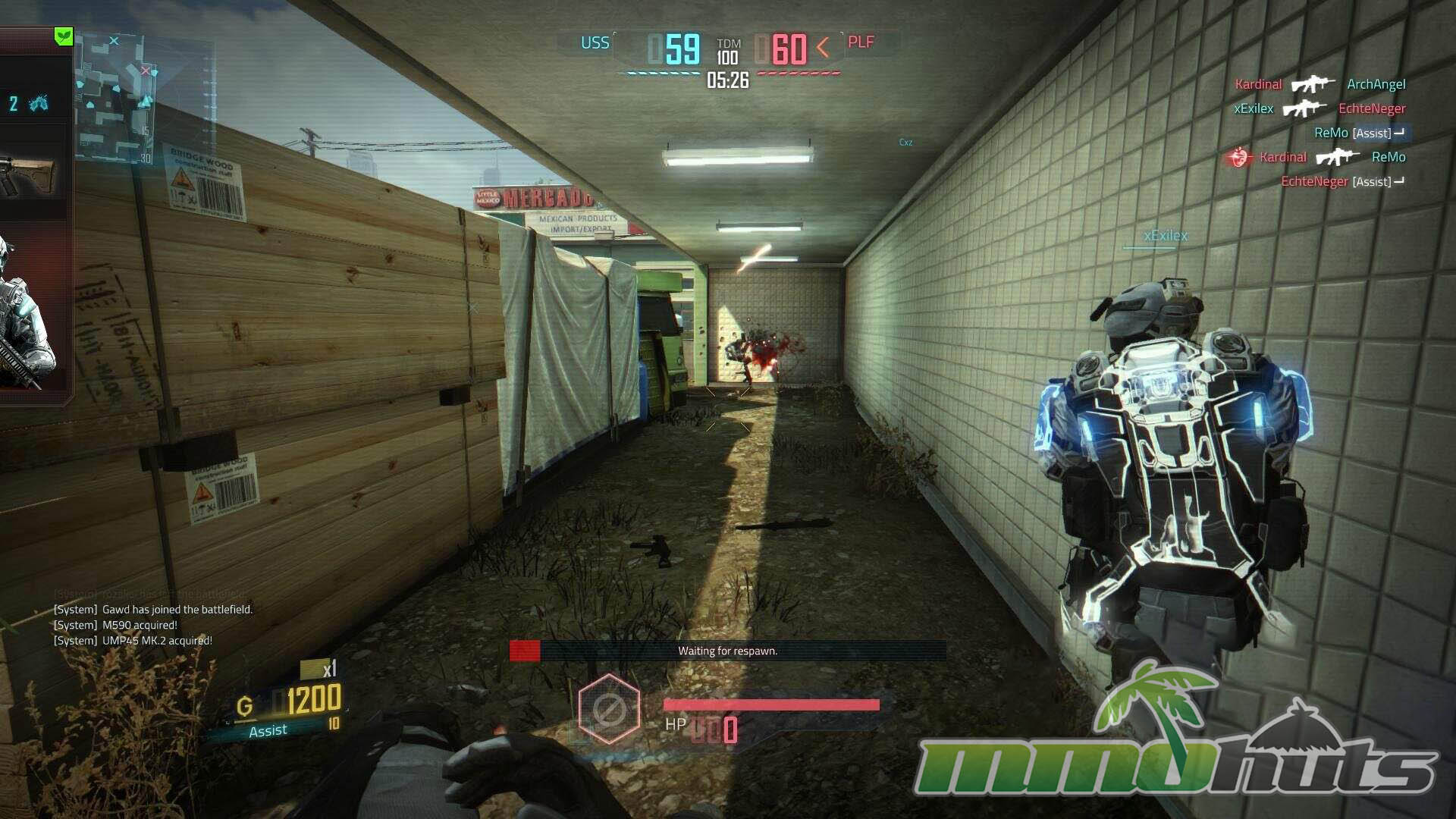Select Kardinal killed ArchAngel feed entry

(1319, 84)
